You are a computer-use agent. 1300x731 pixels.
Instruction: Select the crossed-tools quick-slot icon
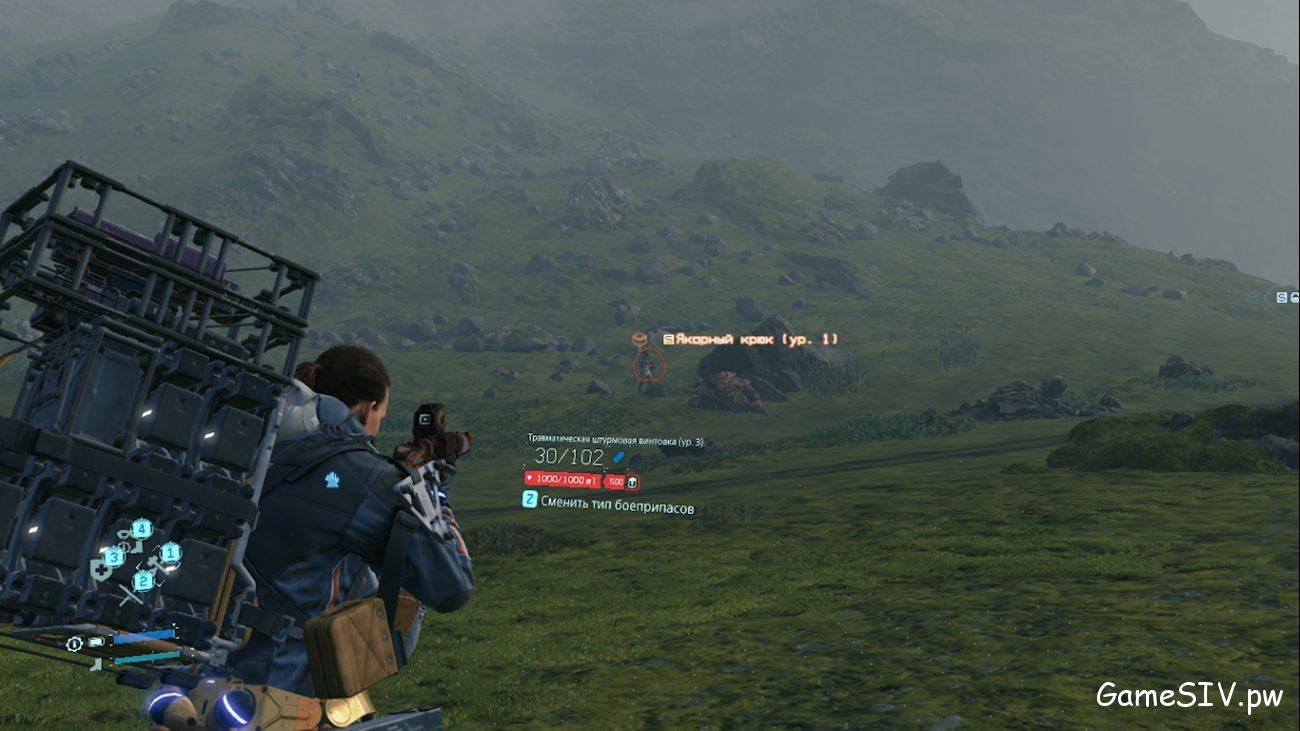(130, 594)
